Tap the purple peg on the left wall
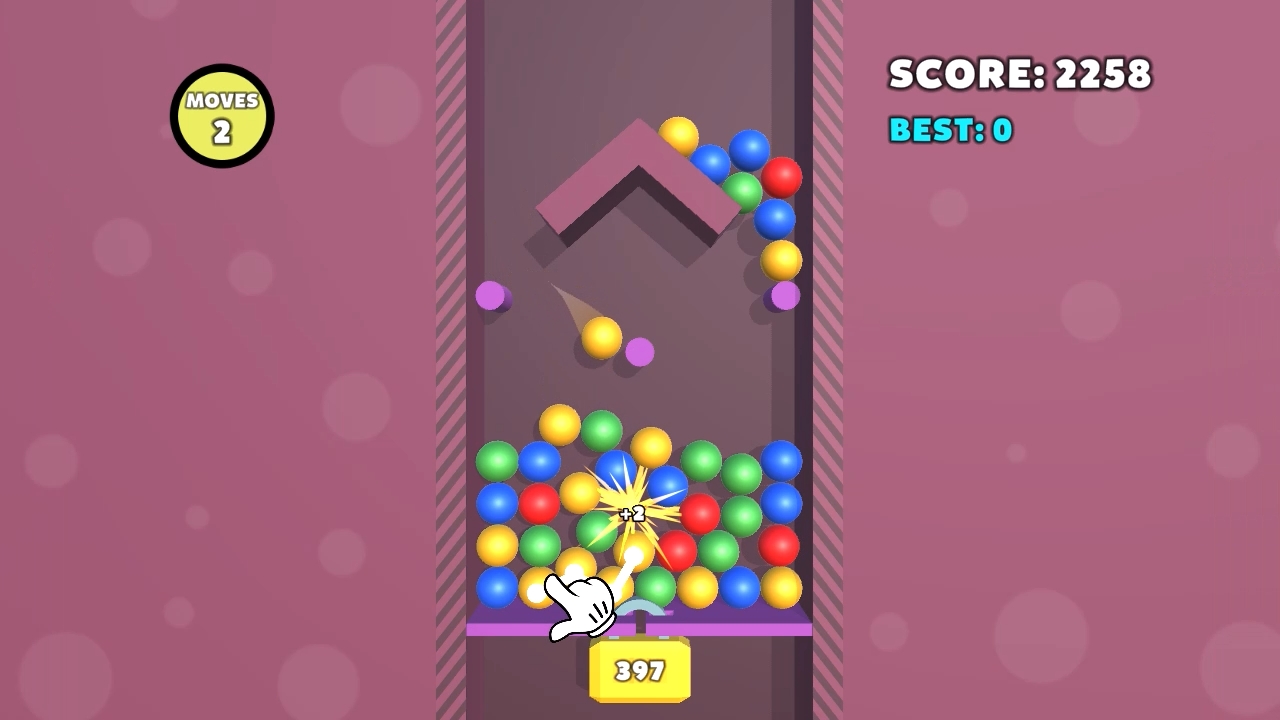Viewport: 1280px width, 720px height. (x=491, y=295)
